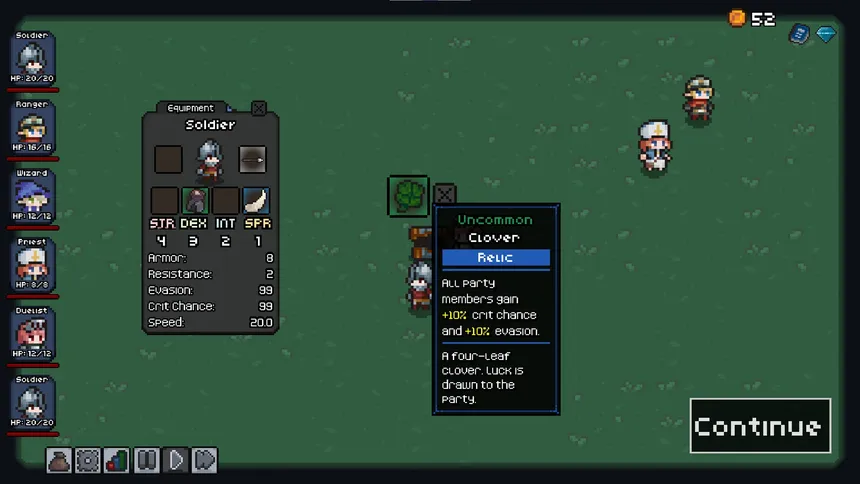Choose the green-bordered armor item slot
The width and height of the screenshot is (860, 484).
click(195, 200)
